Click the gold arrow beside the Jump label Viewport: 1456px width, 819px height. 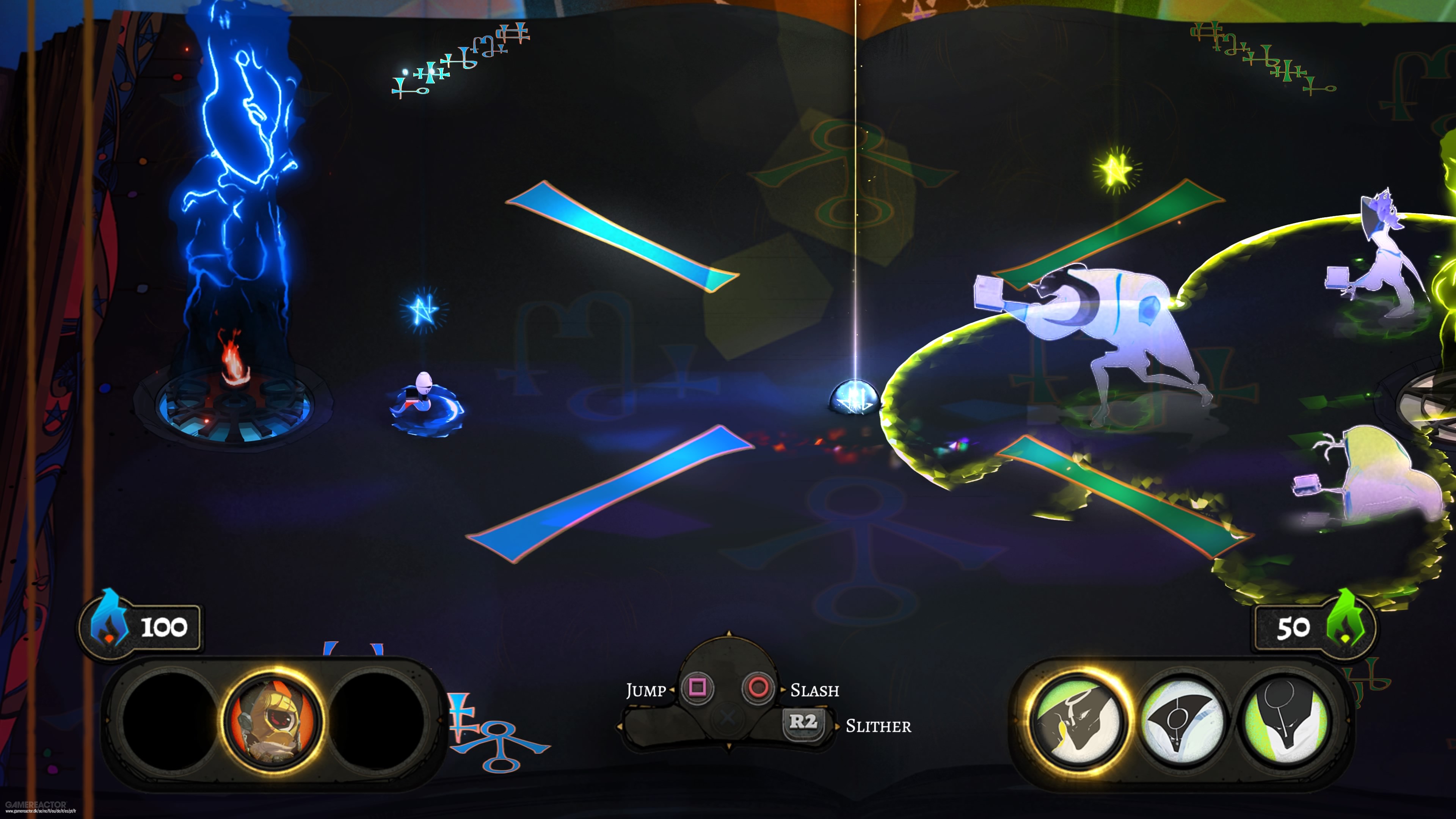tap(673, 691)
